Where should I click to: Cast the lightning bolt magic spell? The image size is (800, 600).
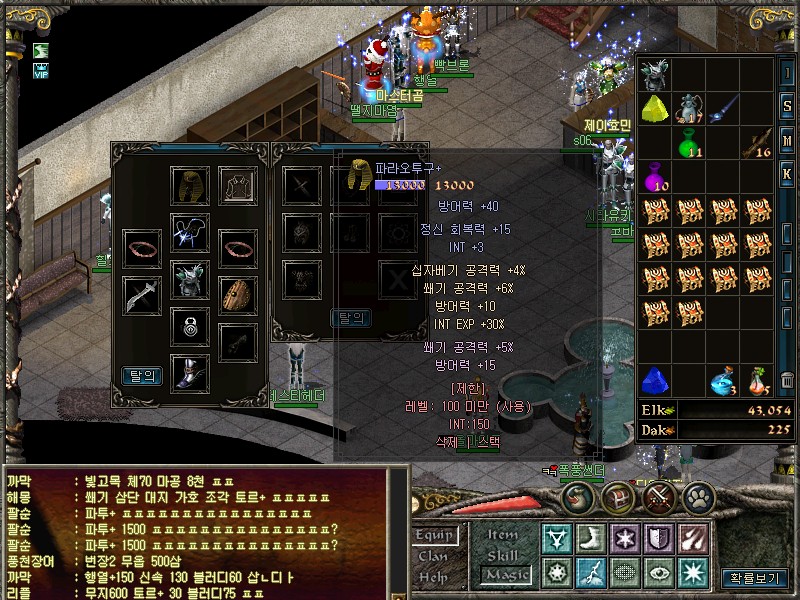pos(591,573)
